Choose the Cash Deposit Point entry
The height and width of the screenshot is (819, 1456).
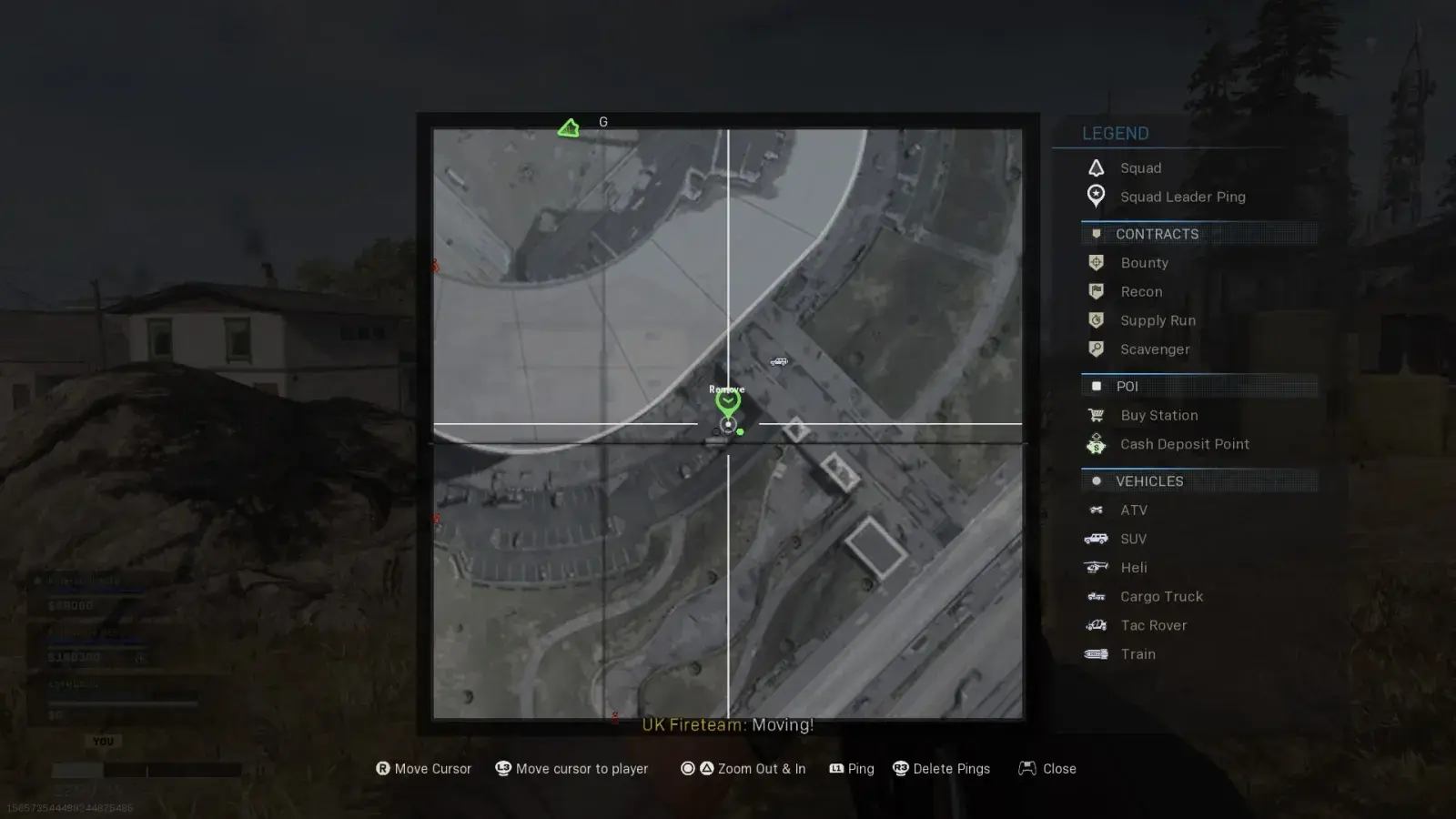1184,444
